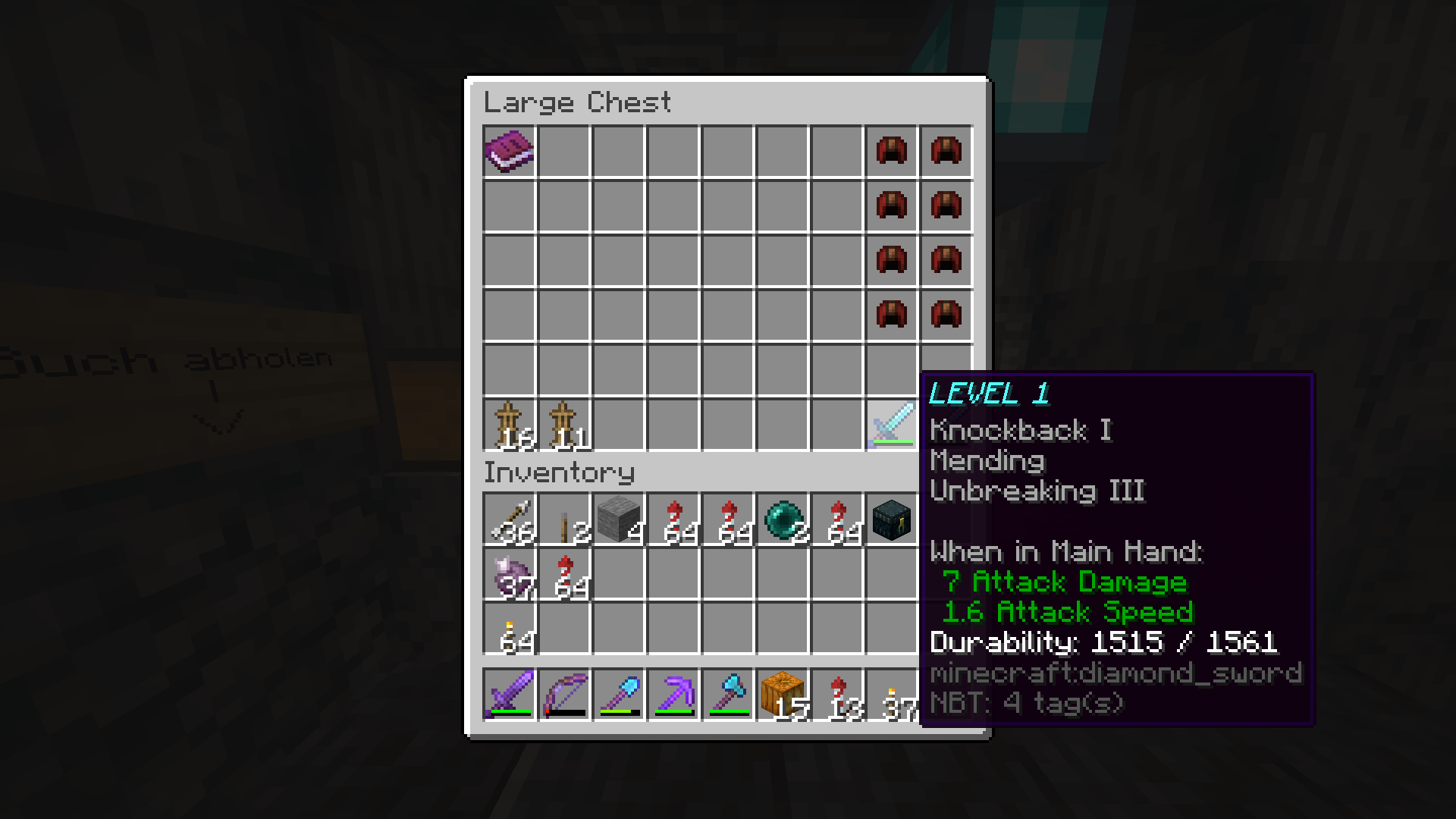The image size is (1456, 819).
Task: Choose the enchanted purple pickaxe in the hotbar
Action: [673, 694]
